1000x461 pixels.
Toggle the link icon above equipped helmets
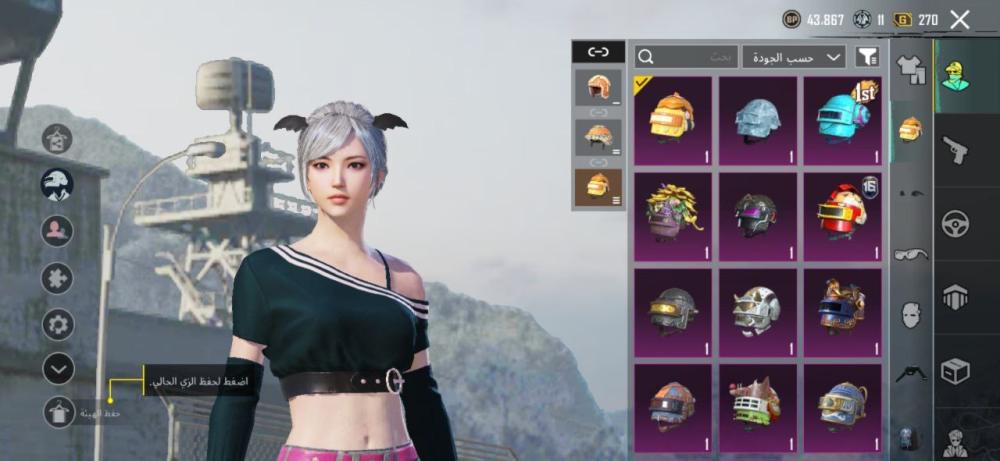click(x=598, y=51)
